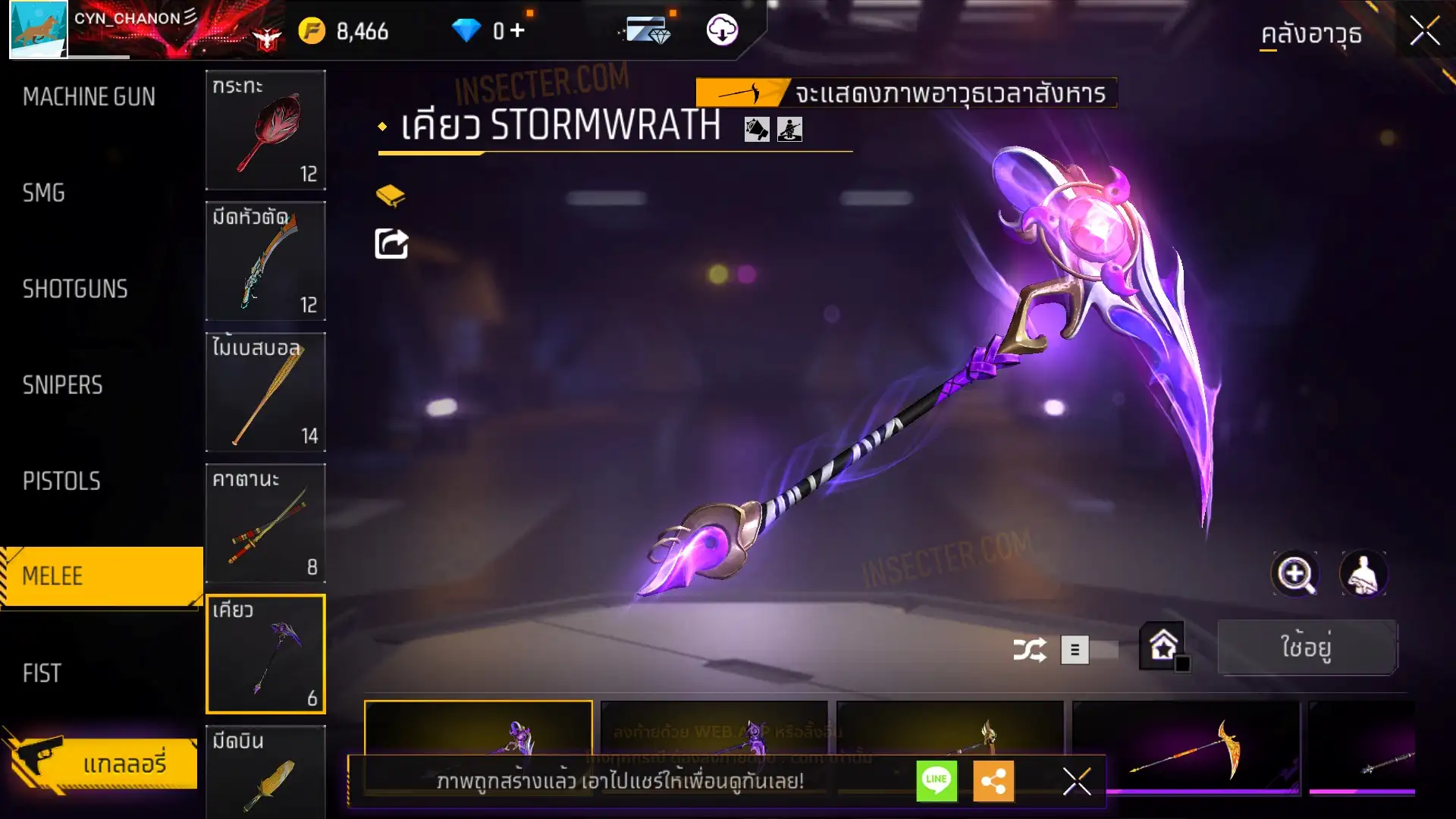Select the SHOTGUNS category
Screen dimensions: 1456x819
coord(75,289)
